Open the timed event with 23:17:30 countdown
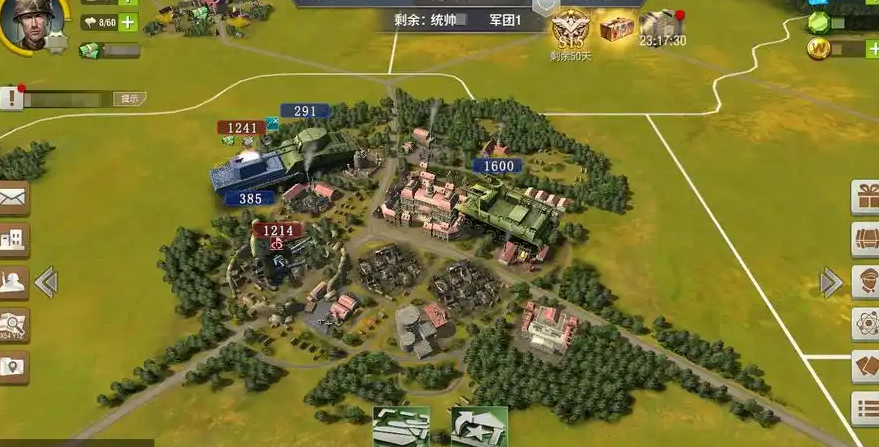Screen dimensions: 879x447 click(660, 25)
